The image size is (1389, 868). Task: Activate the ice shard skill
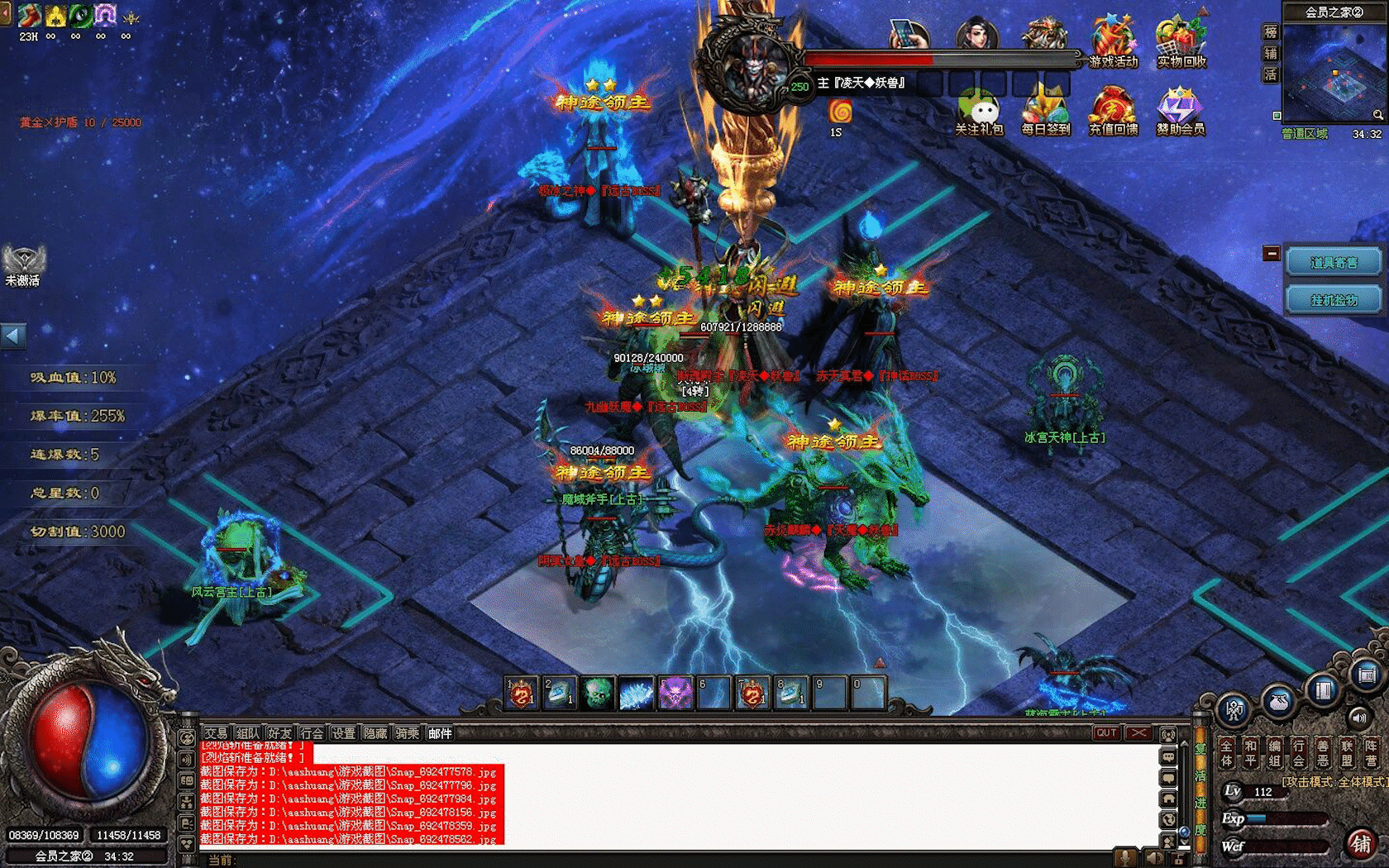[x=636, y=693]
